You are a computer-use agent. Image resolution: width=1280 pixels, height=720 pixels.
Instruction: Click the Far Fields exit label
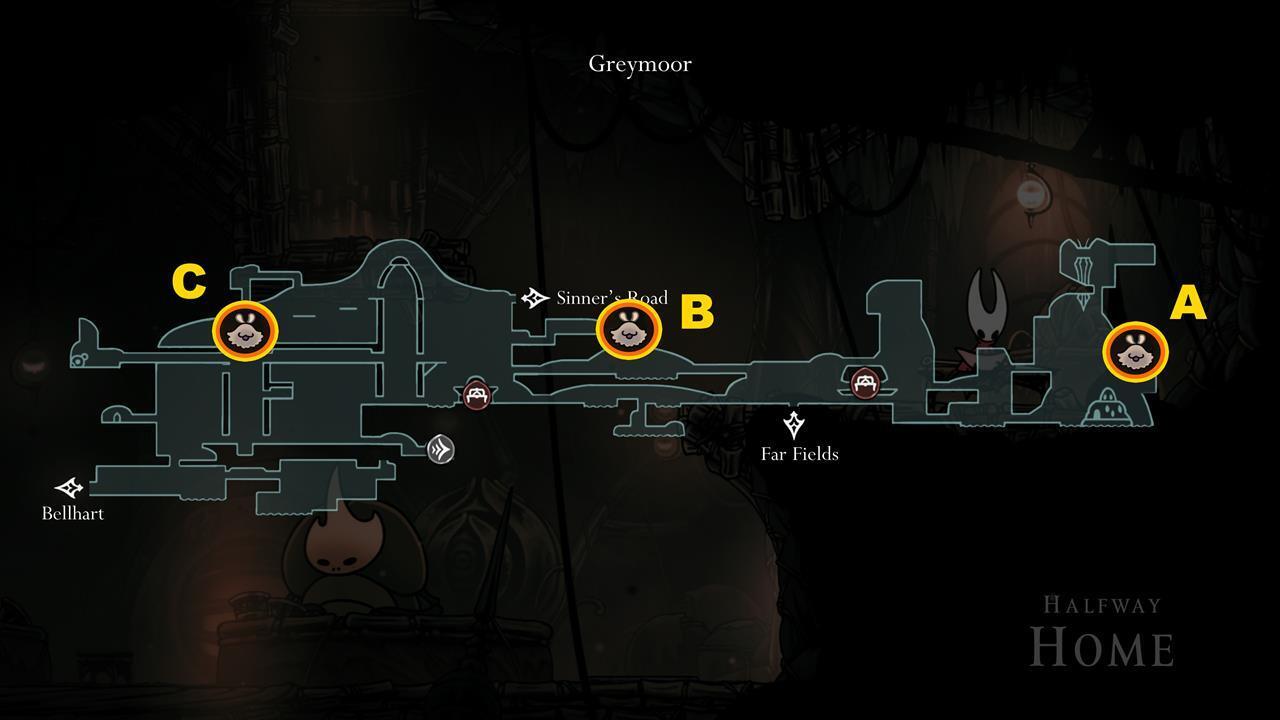(799, 454)
